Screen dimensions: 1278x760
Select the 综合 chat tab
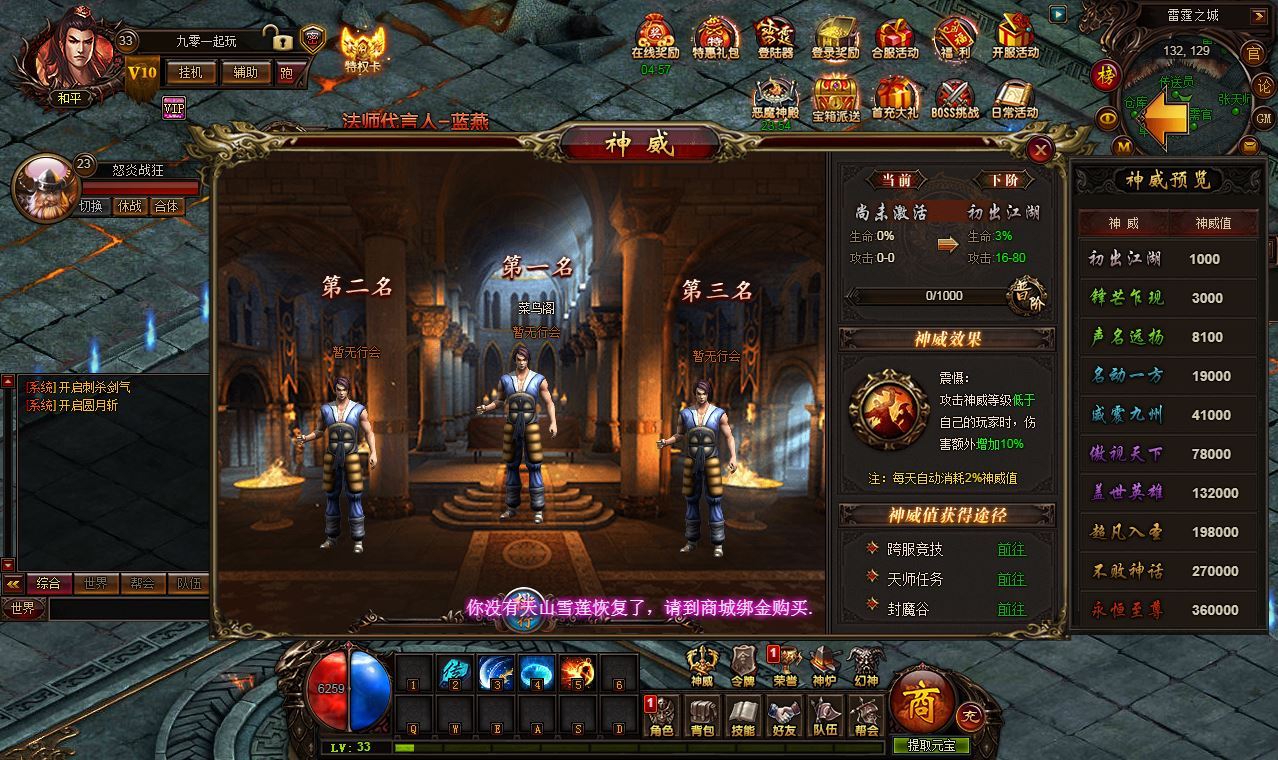tap(48, 583)
